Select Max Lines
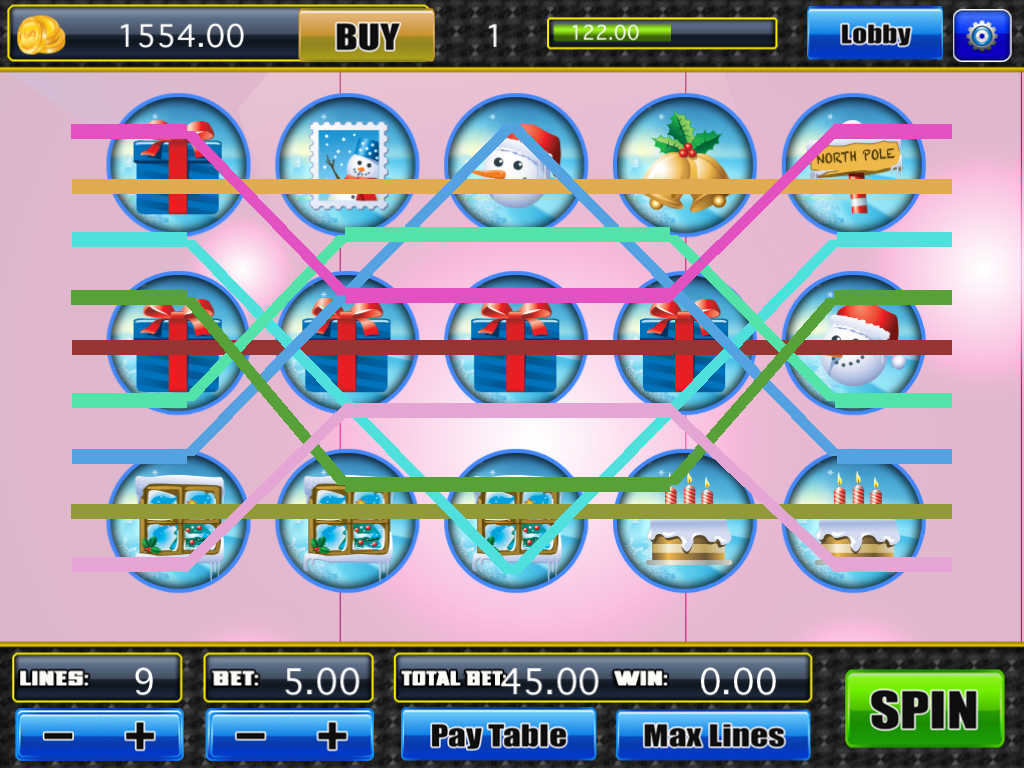The width and height of the screenshot is (1024, 768). 713,736
